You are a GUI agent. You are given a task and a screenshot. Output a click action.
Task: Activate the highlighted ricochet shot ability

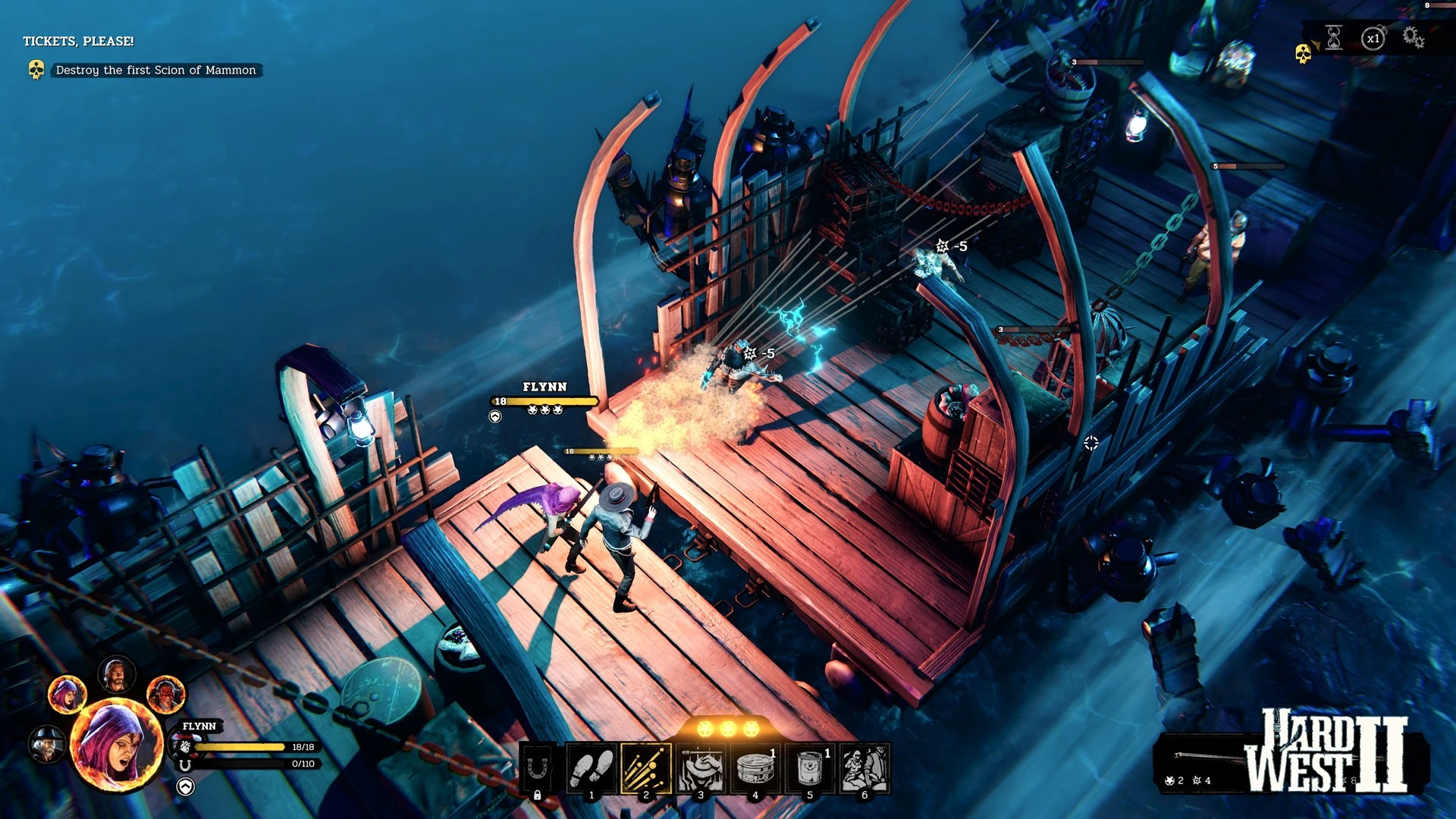646,769
